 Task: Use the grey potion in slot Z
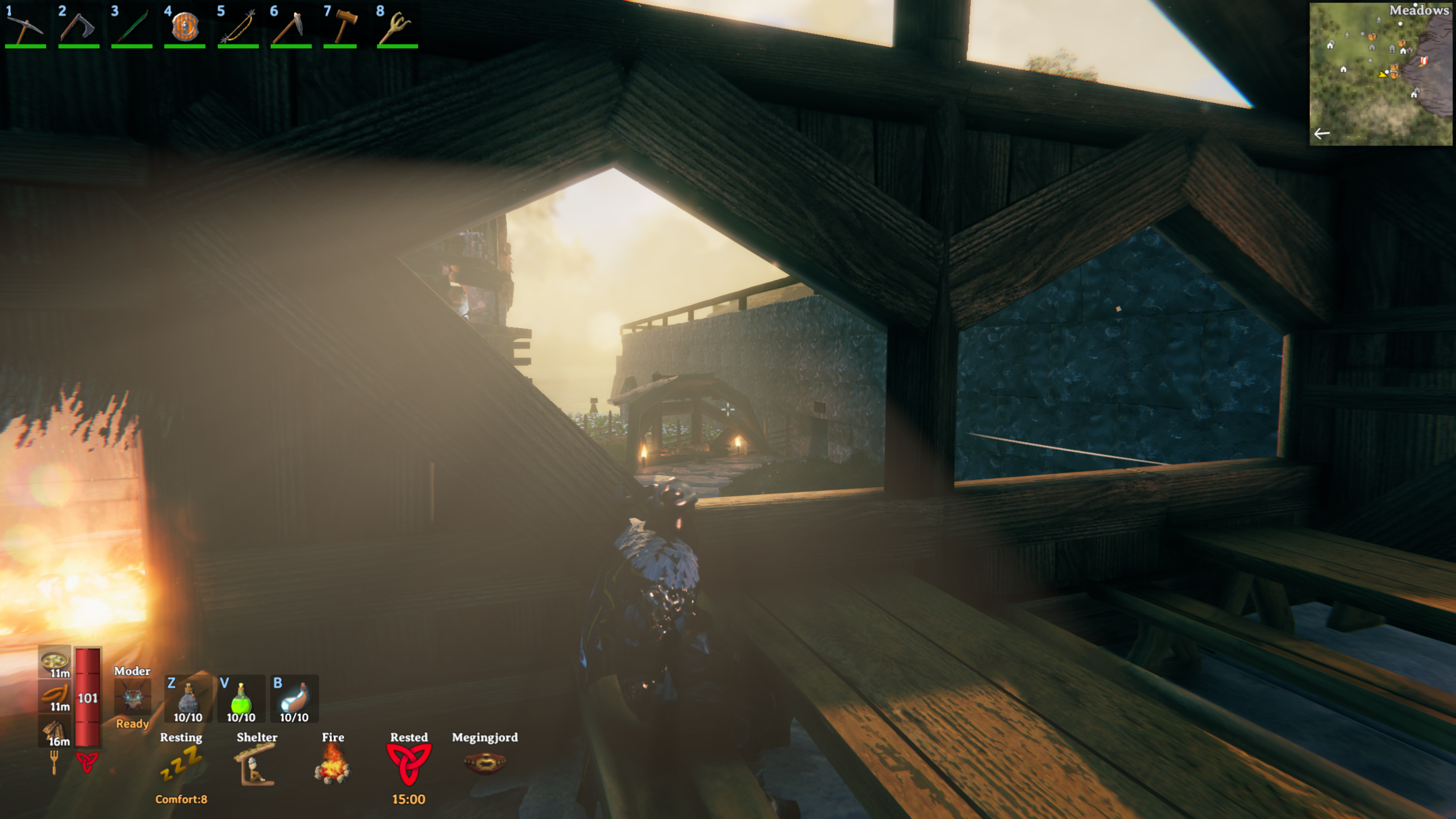click(188, 698)
